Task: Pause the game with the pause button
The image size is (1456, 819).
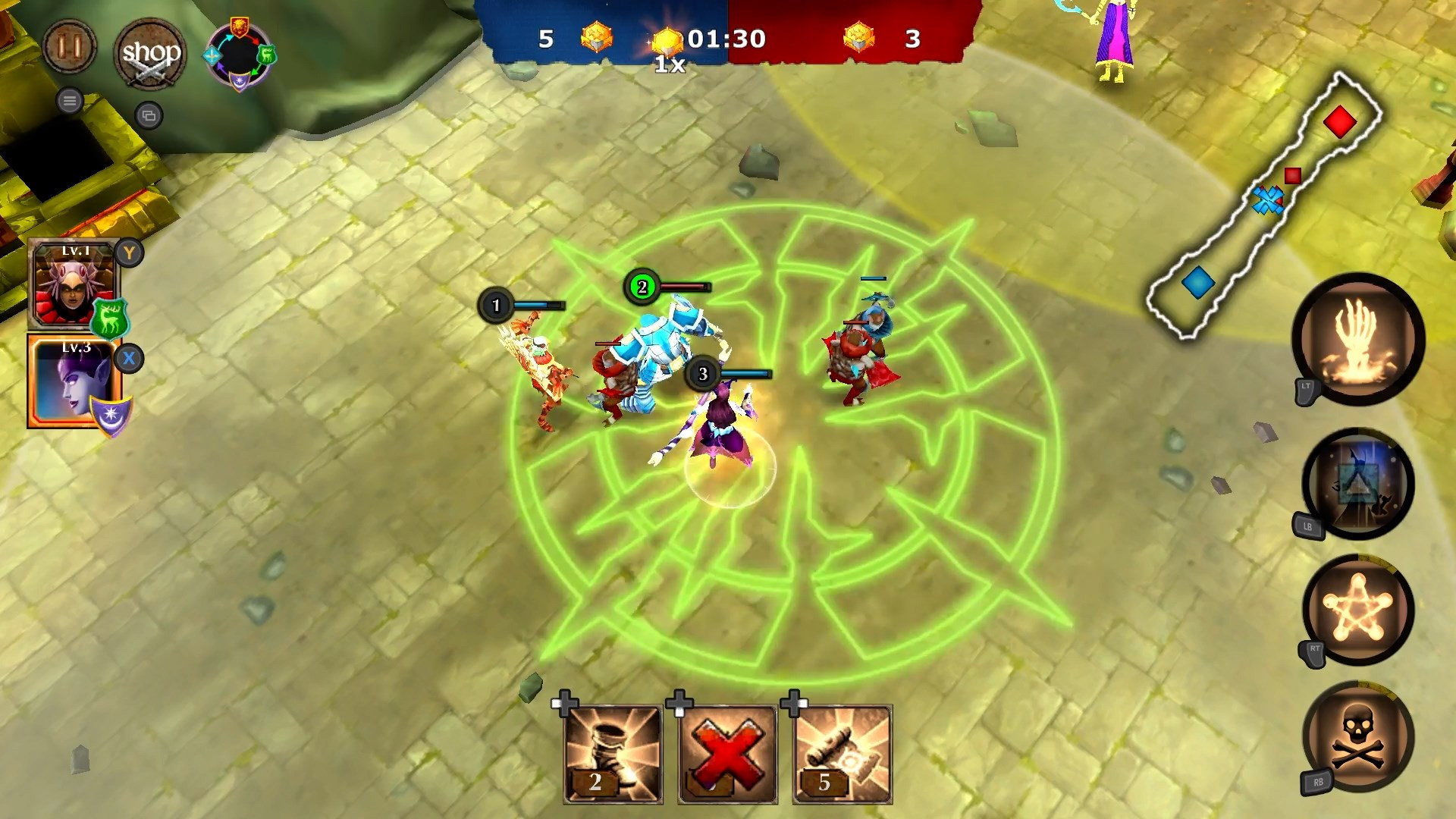Action: [x=69, y=46]
